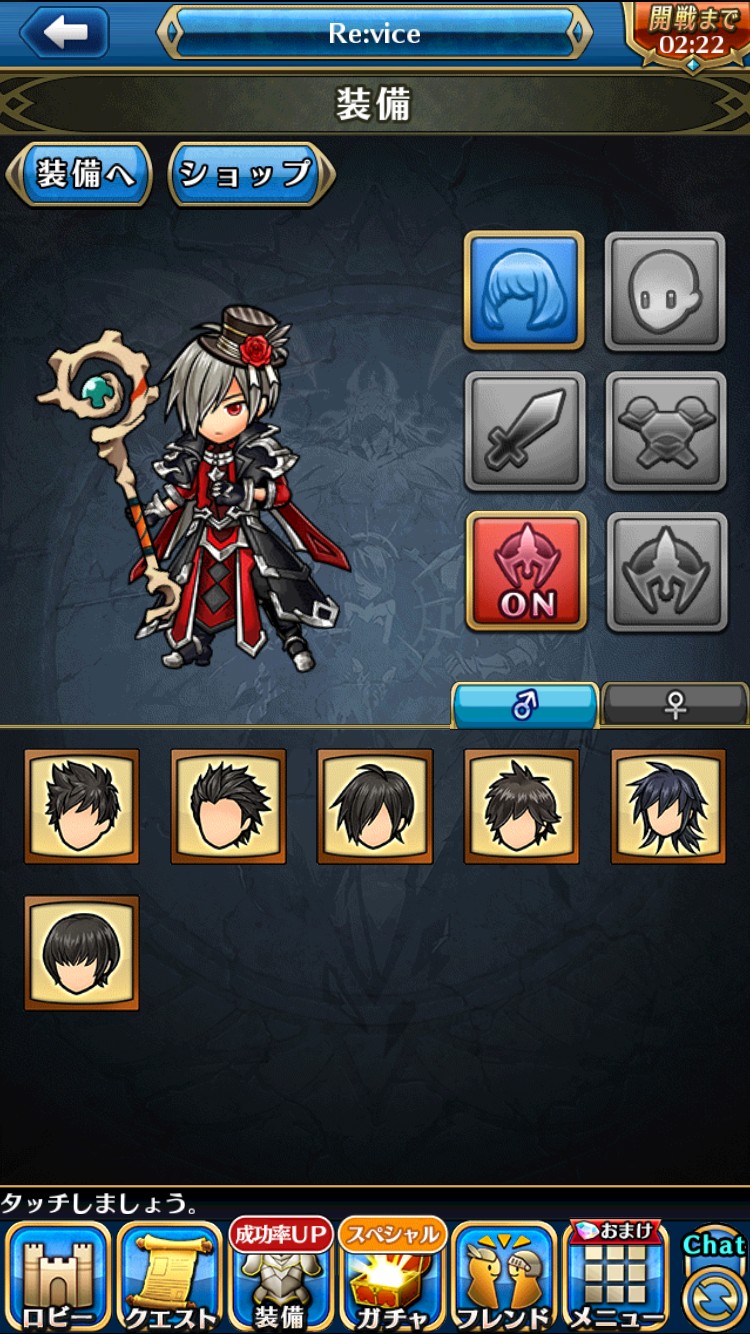Open the Chat button
The height and width of the screenshot is (1334, 750).
click(x=714, y=1280)
